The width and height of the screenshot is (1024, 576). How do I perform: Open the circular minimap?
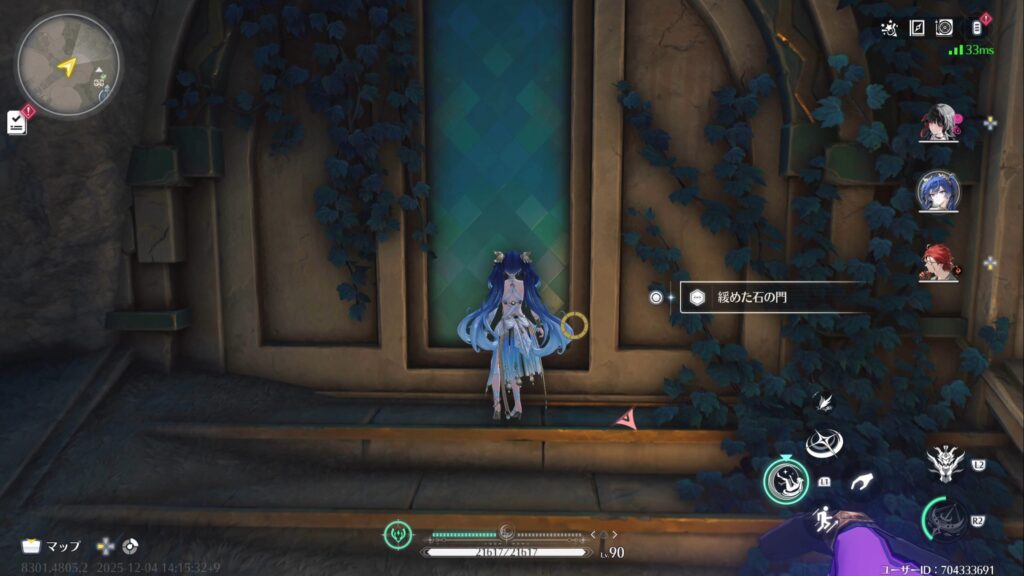tap(68, 65)
